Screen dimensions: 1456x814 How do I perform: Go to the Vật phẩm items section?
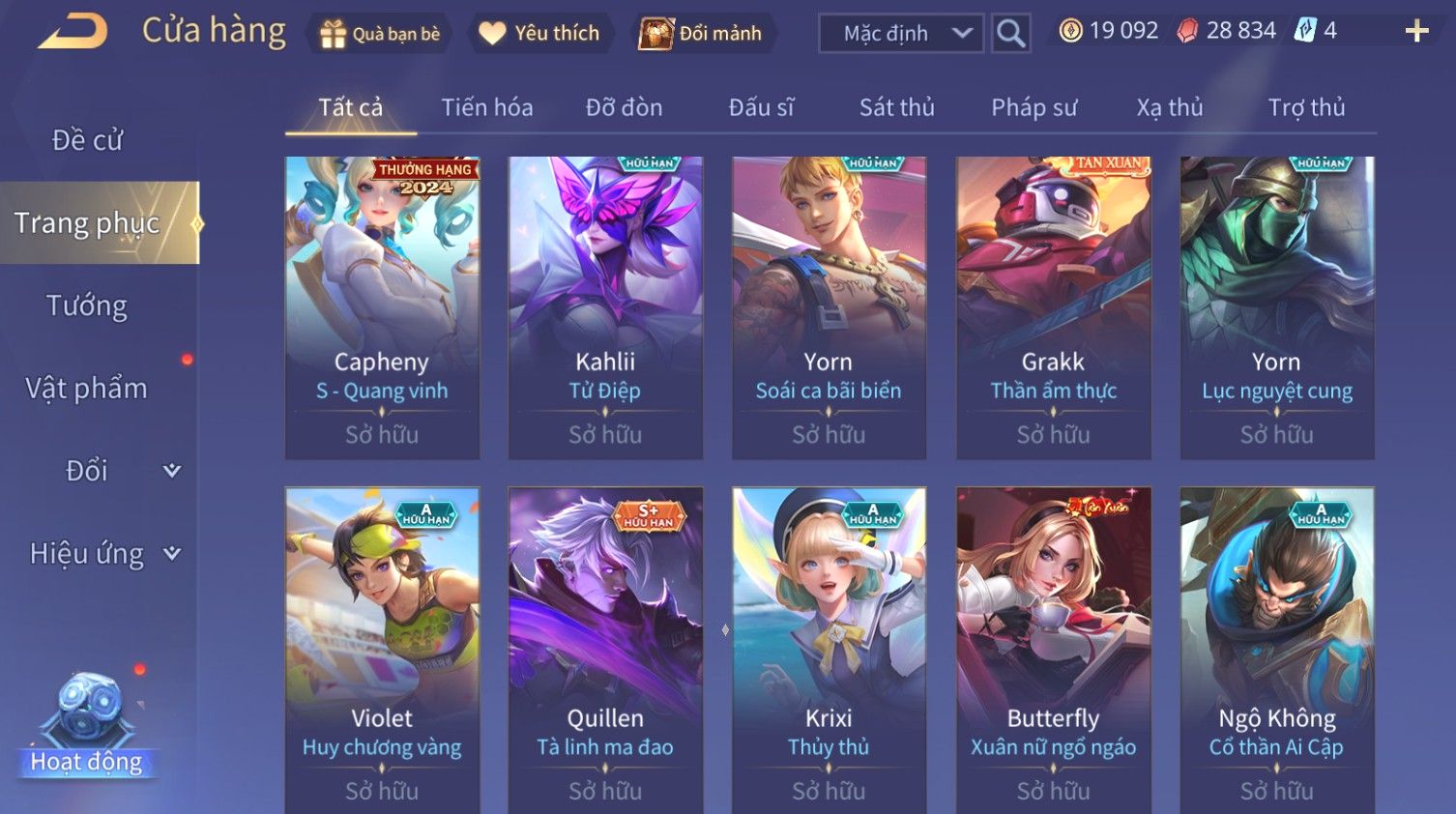click(87, 389)
